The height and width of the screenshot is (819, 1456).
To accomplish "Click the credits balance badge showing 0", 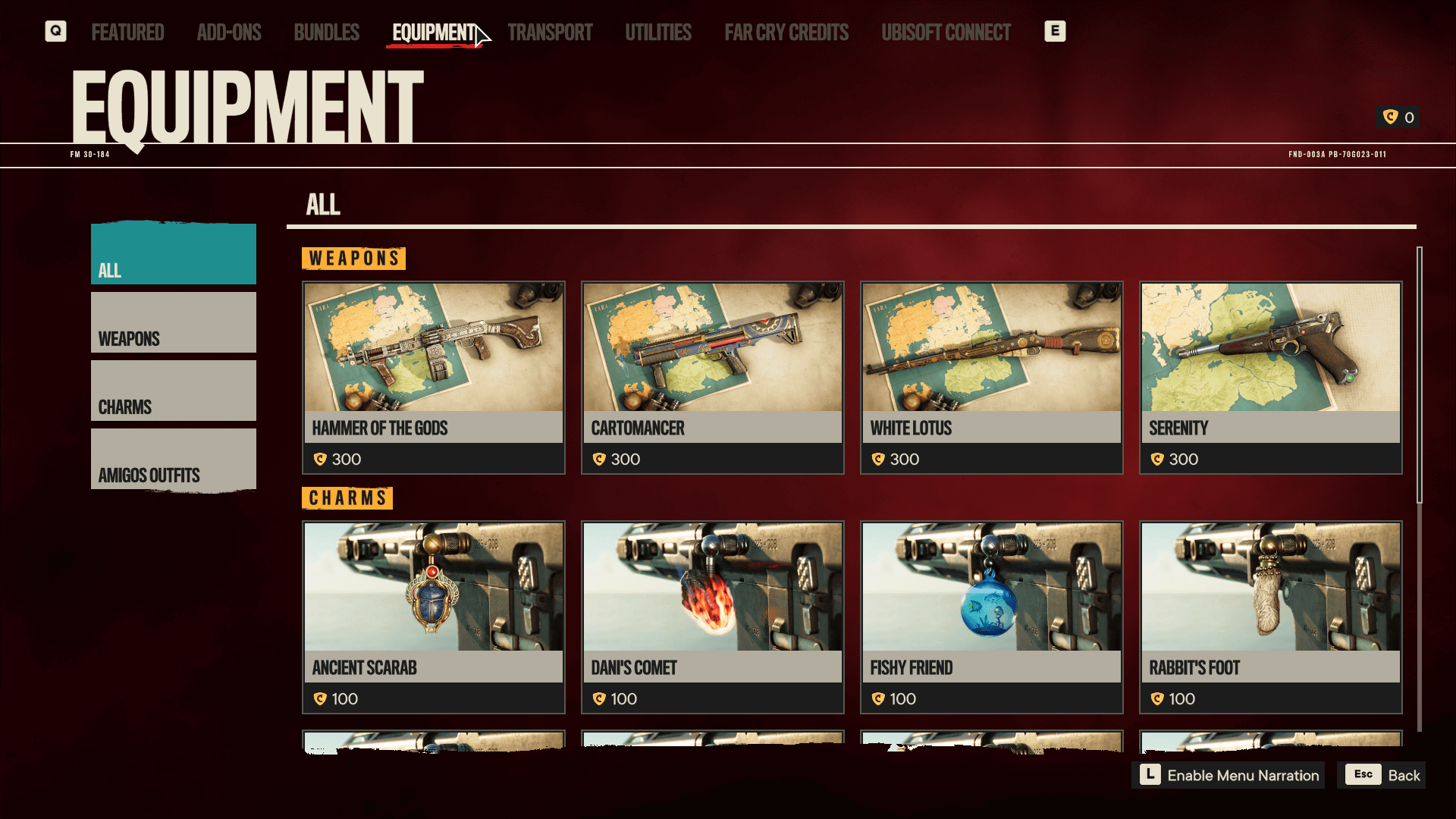I will pyautogui.click(x=1398, y=118).
